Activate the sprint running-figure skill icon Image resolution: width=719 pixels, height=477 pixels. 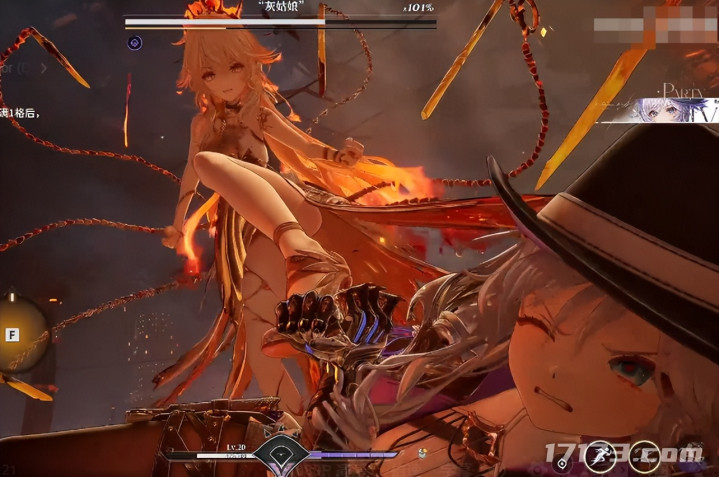pyautogui.click(x=599, y=454)
